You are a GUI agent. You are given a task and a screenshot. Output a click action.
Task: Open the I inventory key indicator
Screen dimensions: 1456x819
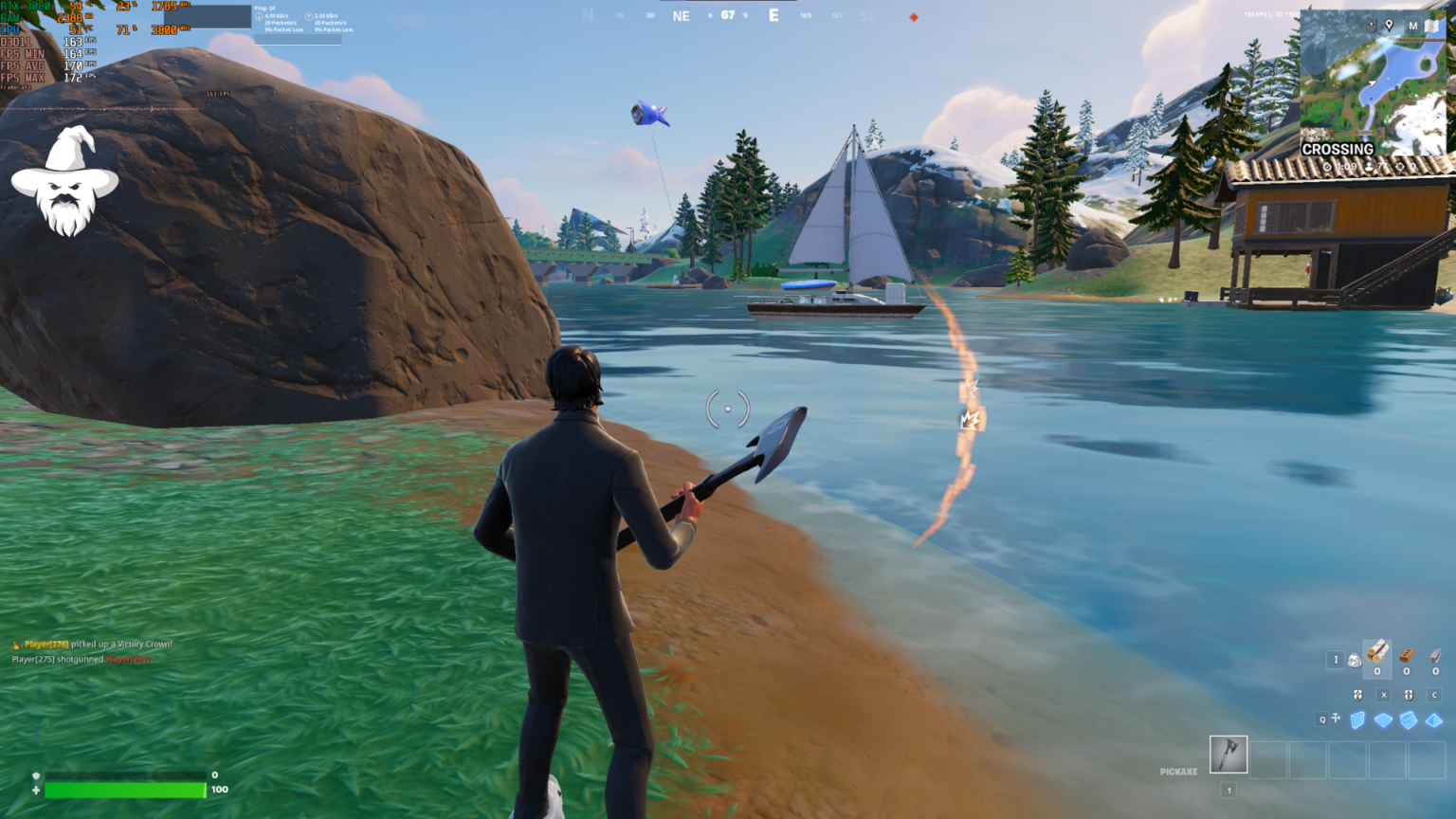click(x=1336, y=659)
